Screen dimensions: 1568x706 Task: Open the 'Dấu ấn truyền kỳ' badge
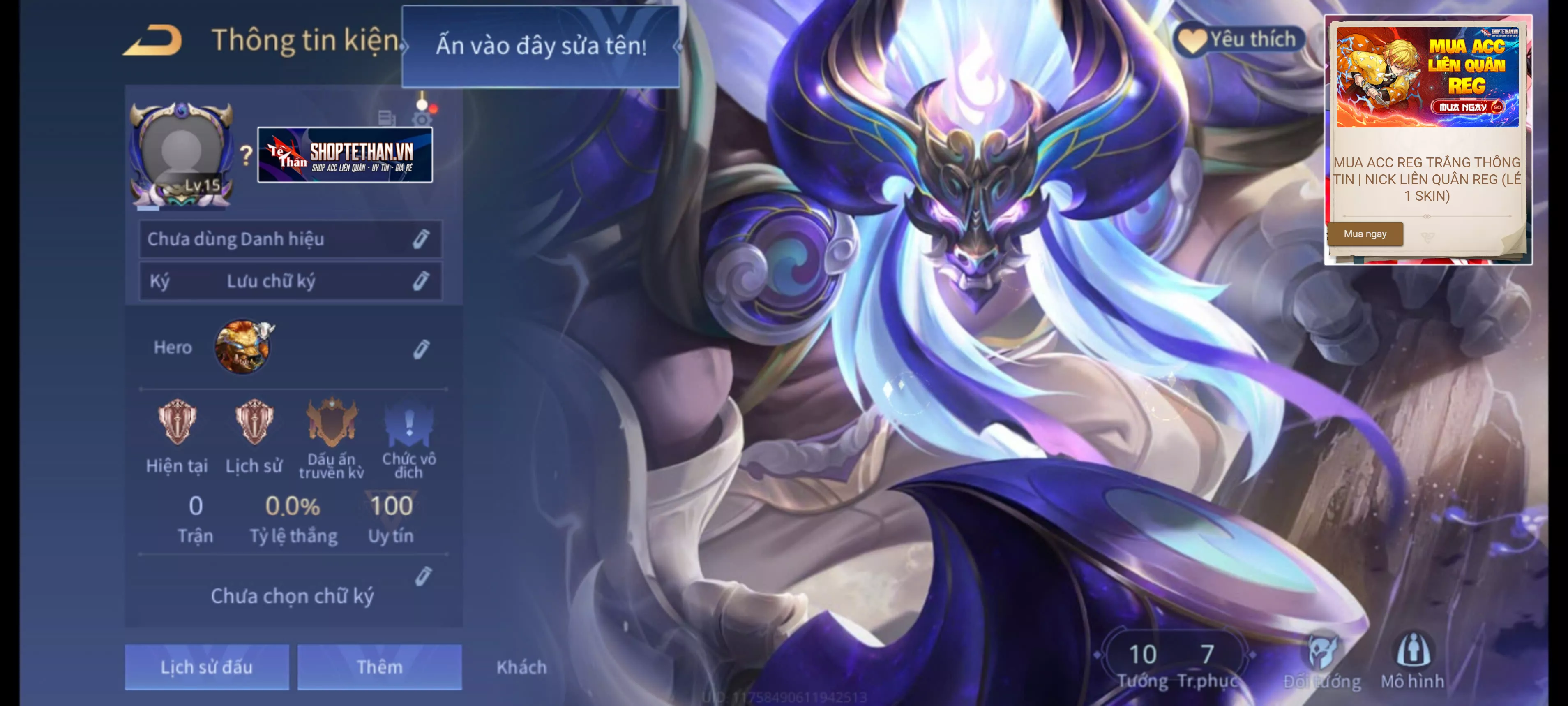tap(331, 422)
